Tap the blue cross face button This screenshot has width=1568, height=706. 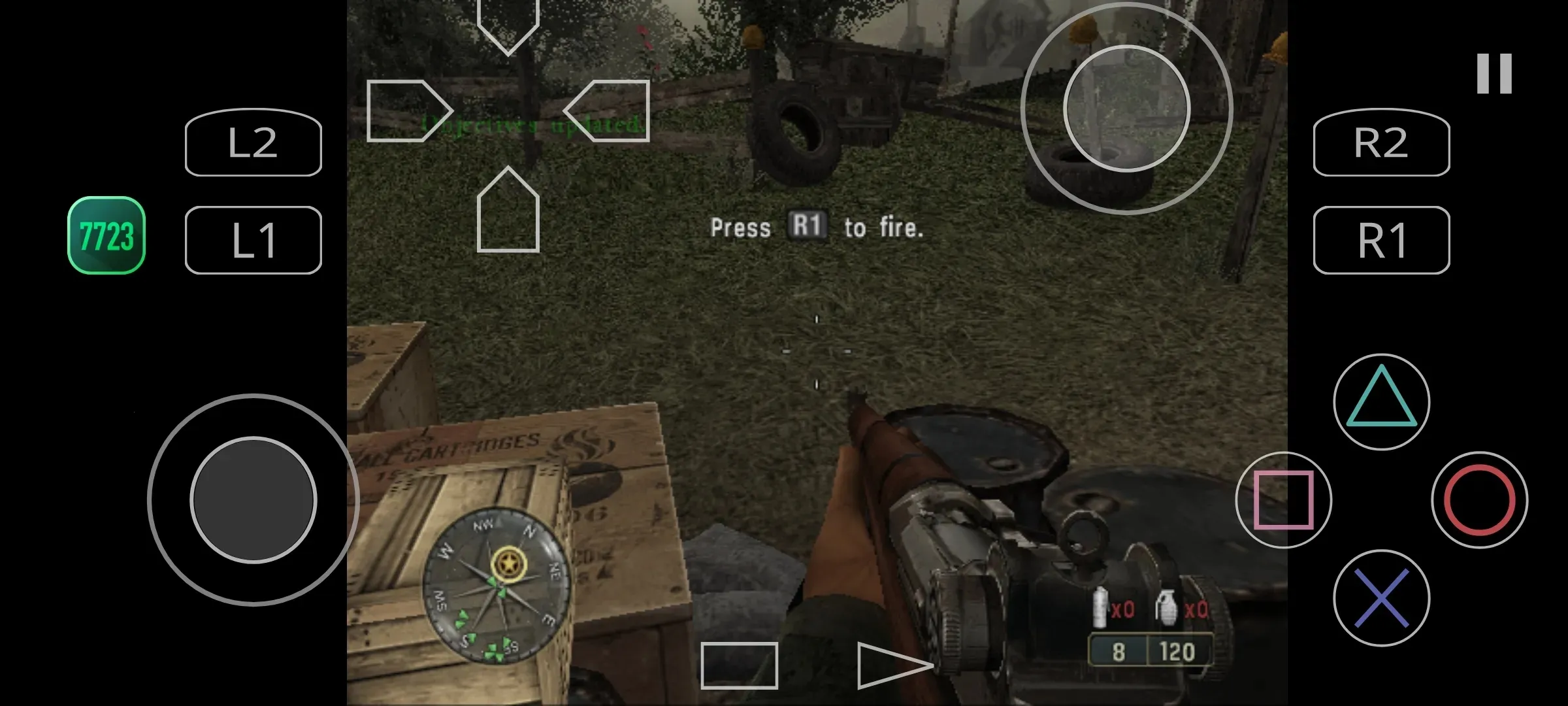[x=1381, y=598]
